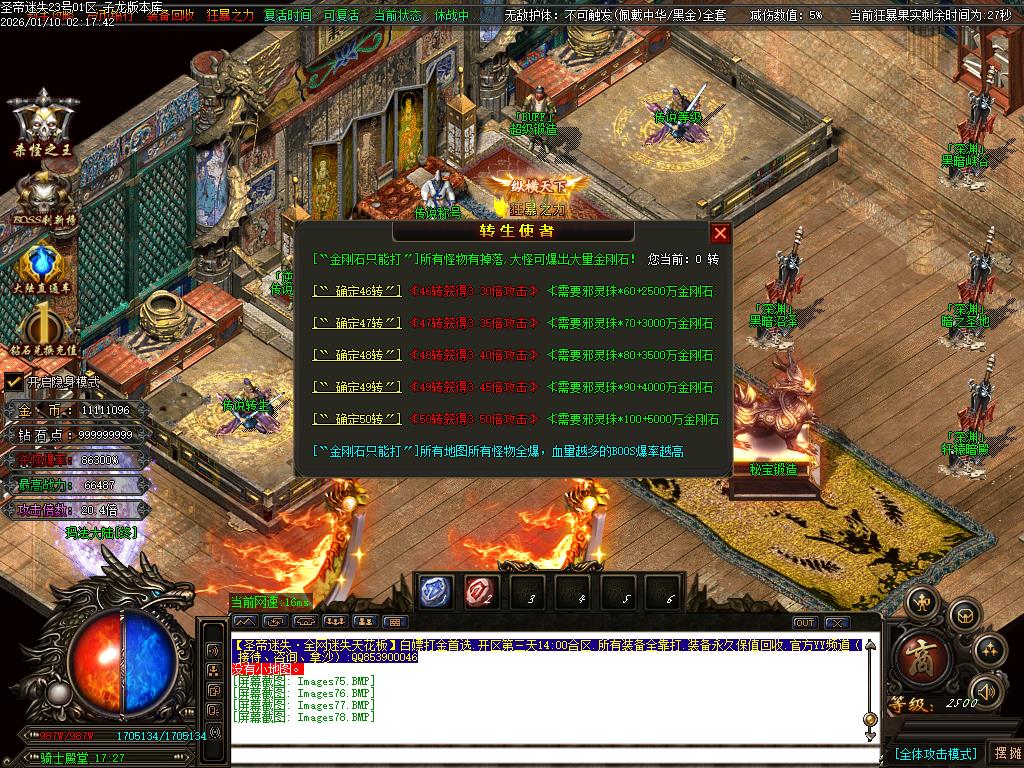Image resolution: width=1024 pixels, height=768 pixels.
Task: Toggle the speaker sound button
Action: point(986,690)
